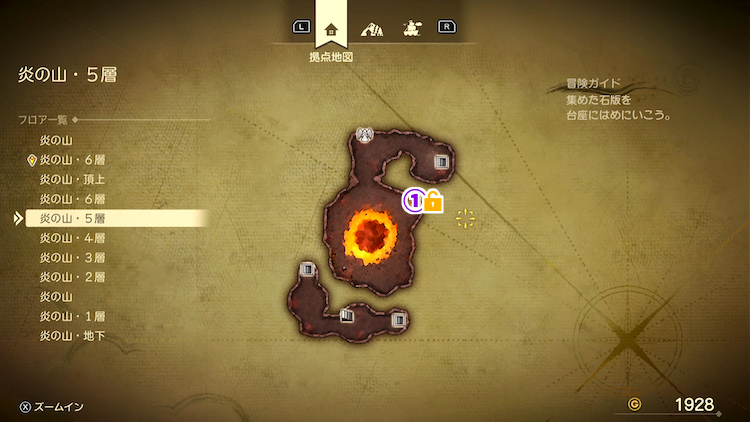Click the statue marker at map top
The image size is (750, 422).
pyautogui.click(x=365, y=134)
